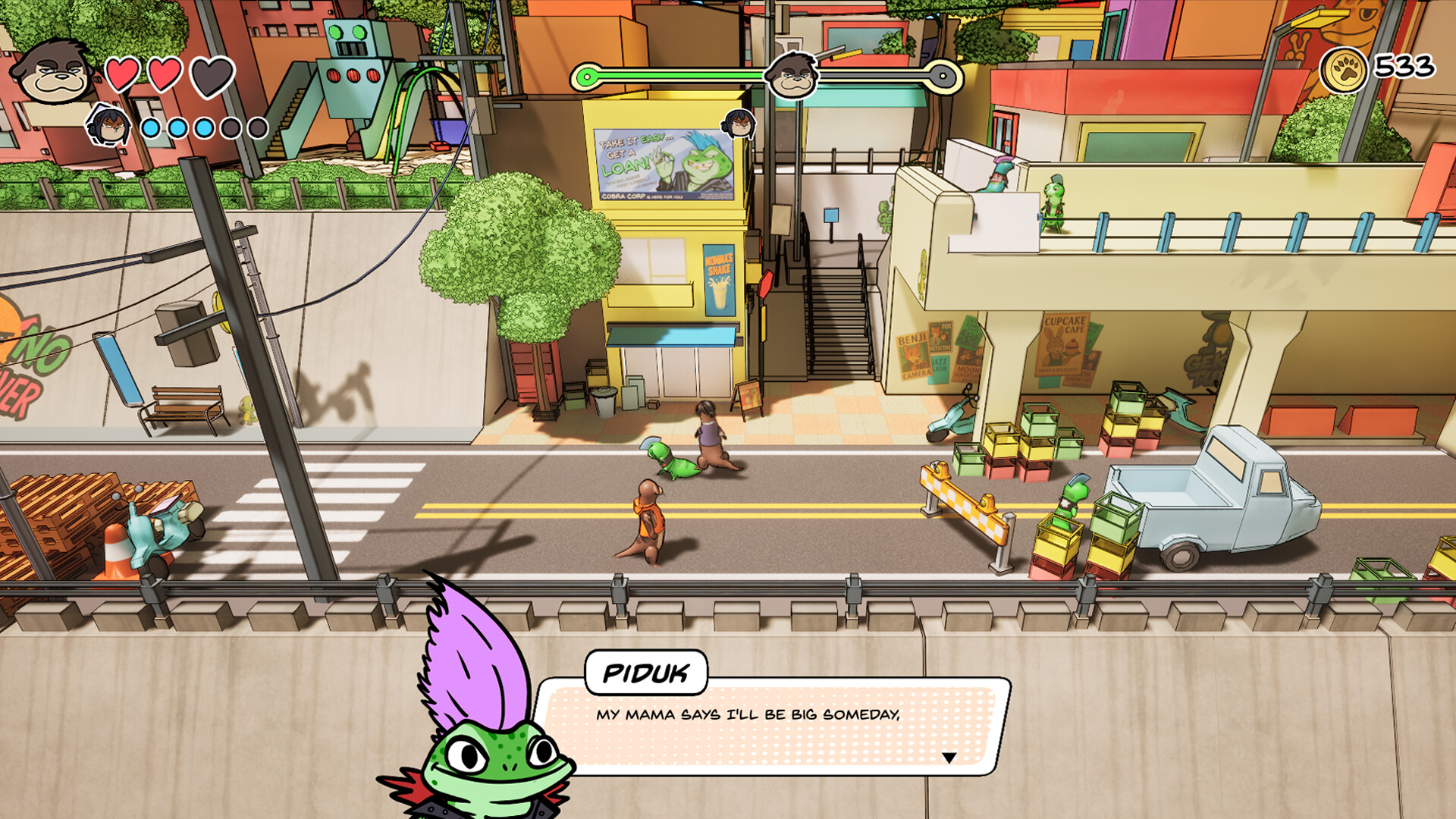Advance dialogue with the black arrow
1456x819 pixels.
pos(949,758)
